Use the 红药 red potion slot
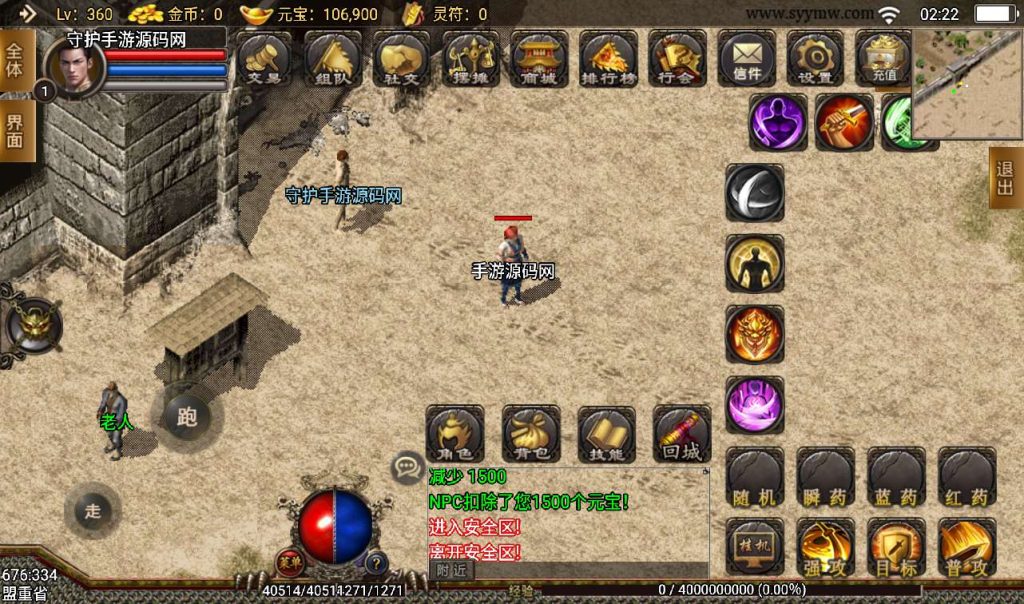Screen dimensions: 1024x604 click(967, 477)
